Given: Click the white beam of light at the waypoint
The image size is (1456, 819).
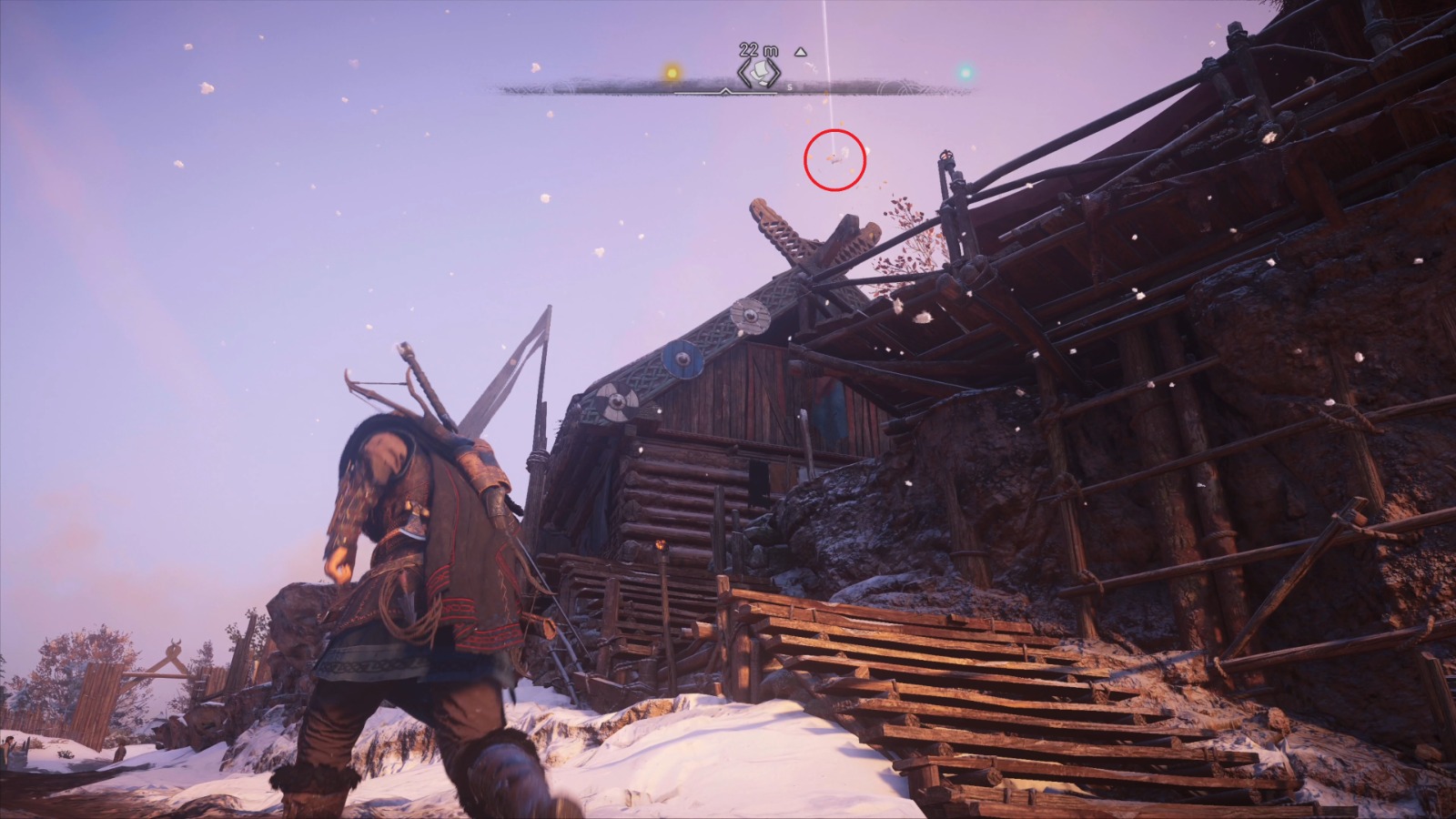Looking at the screenshot, I should pyautogui.click(x=828, y=55).
